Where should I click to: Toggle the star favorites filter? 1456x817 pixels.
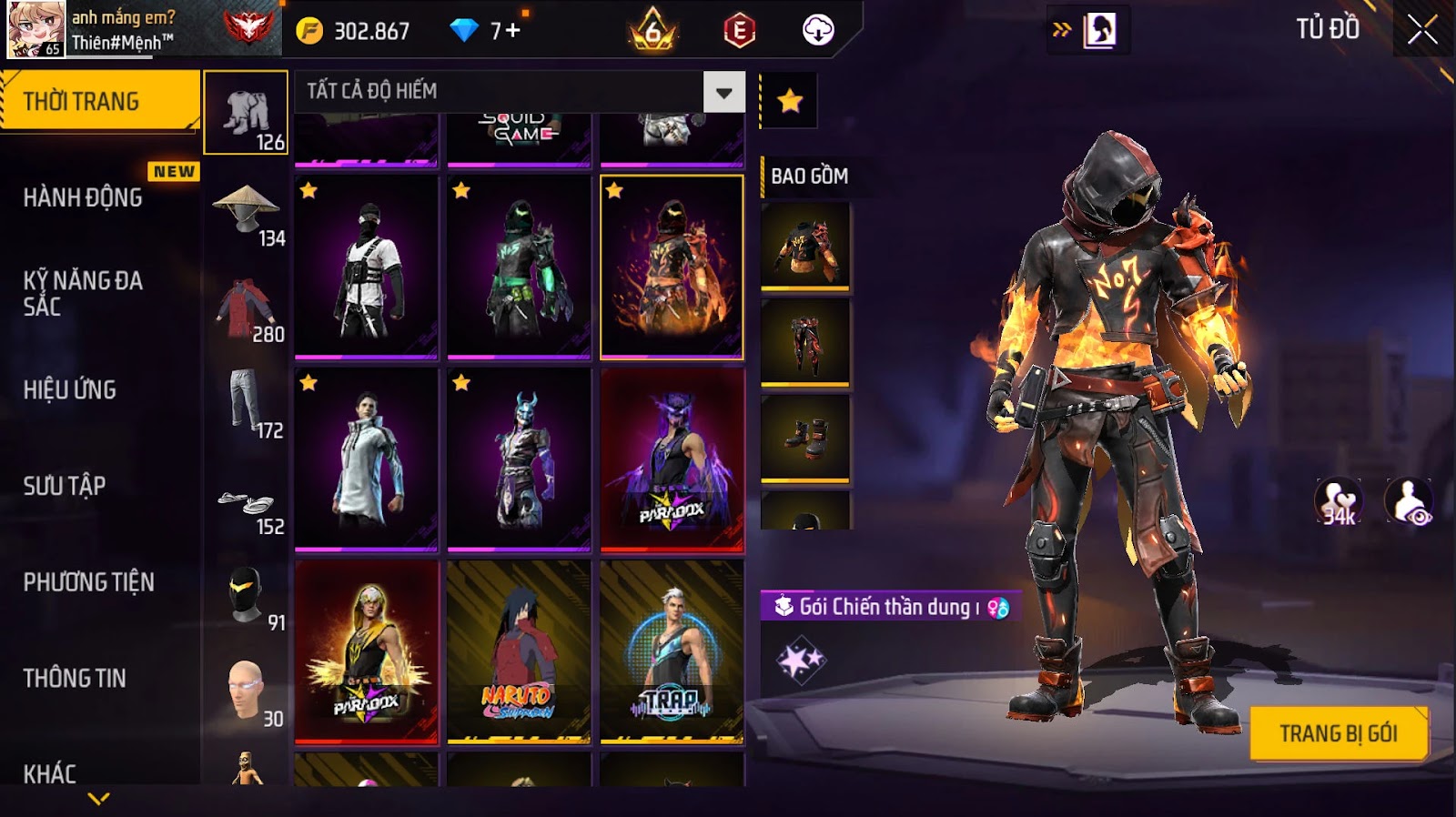789,100
